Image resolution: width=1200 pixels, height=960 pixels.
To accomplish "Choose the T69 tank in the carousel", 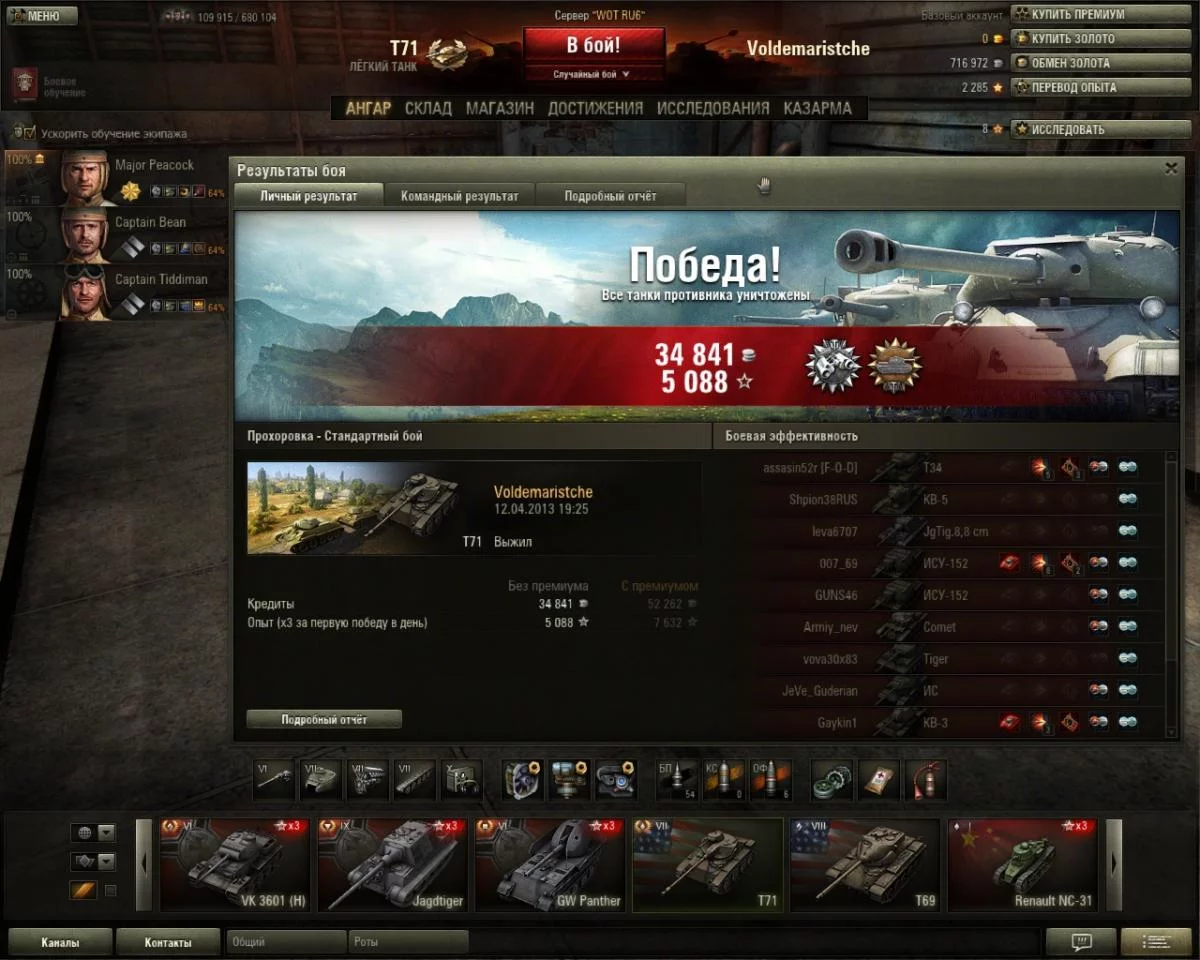I will pos(864,865).
